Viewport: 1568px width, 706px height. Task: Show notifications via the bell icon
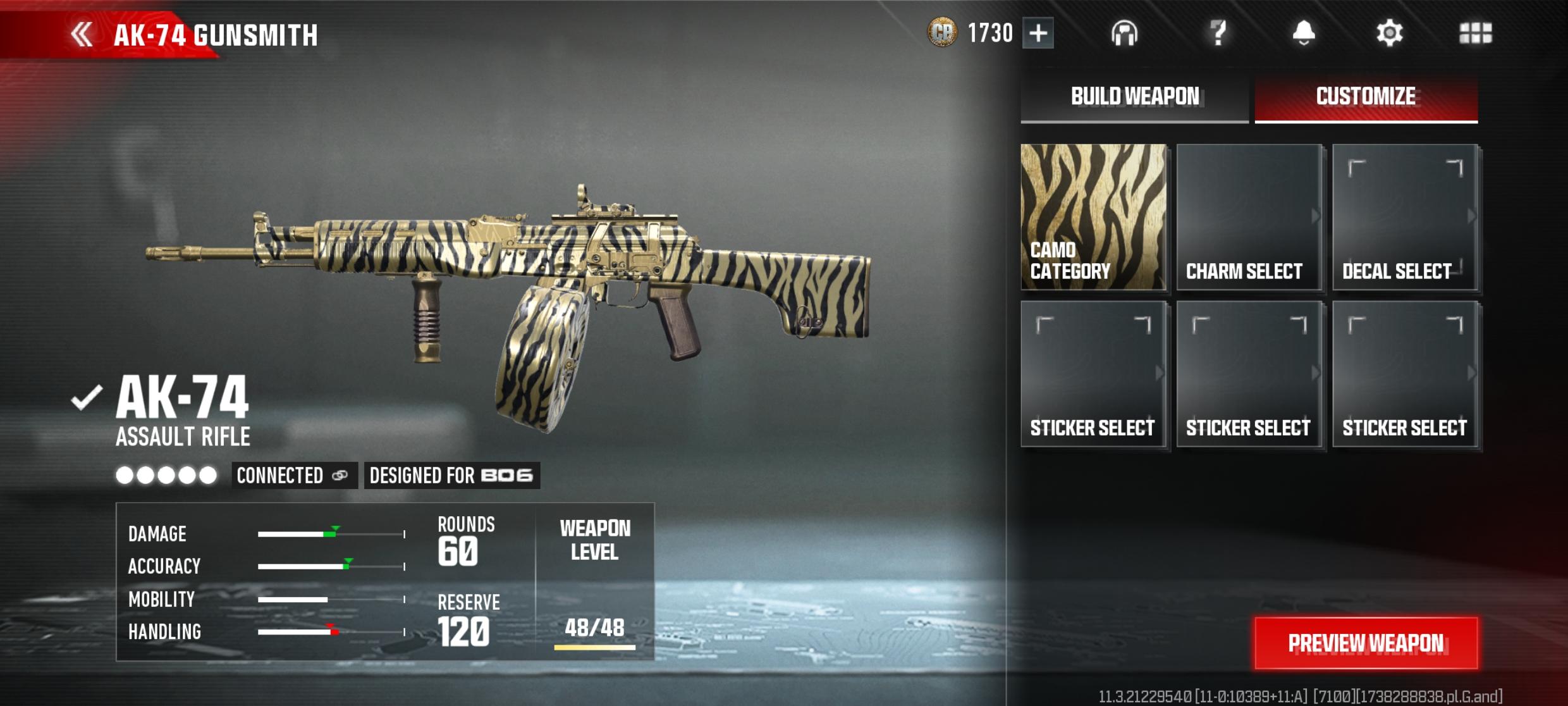click(1303, 33)
